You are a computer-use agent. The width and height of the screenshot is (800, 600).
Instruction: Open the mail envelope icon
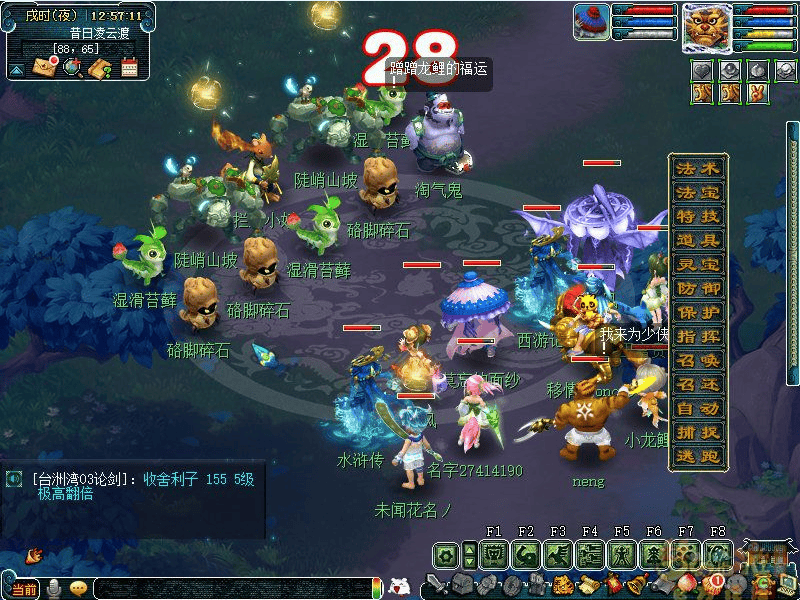(45, 68)
